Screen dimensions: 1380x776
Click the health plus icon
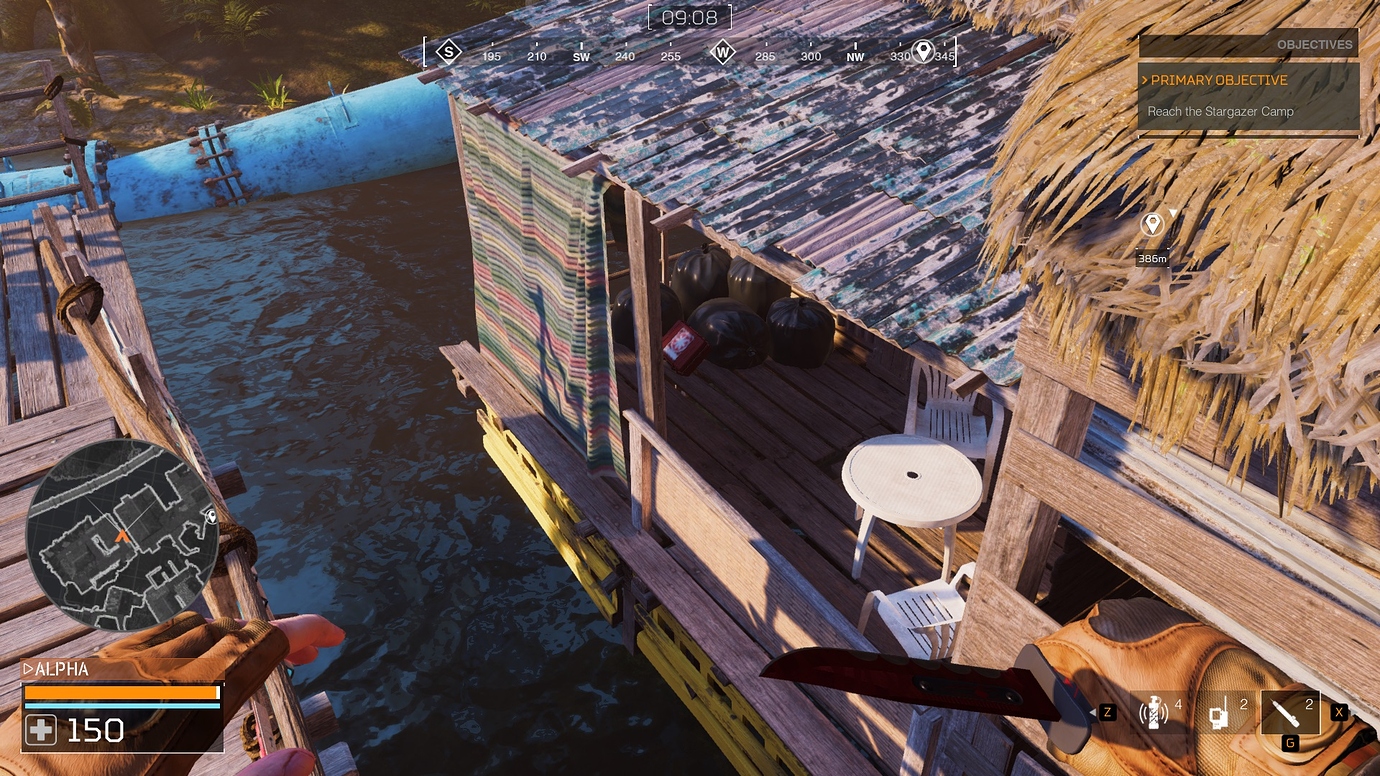[39, 730]
